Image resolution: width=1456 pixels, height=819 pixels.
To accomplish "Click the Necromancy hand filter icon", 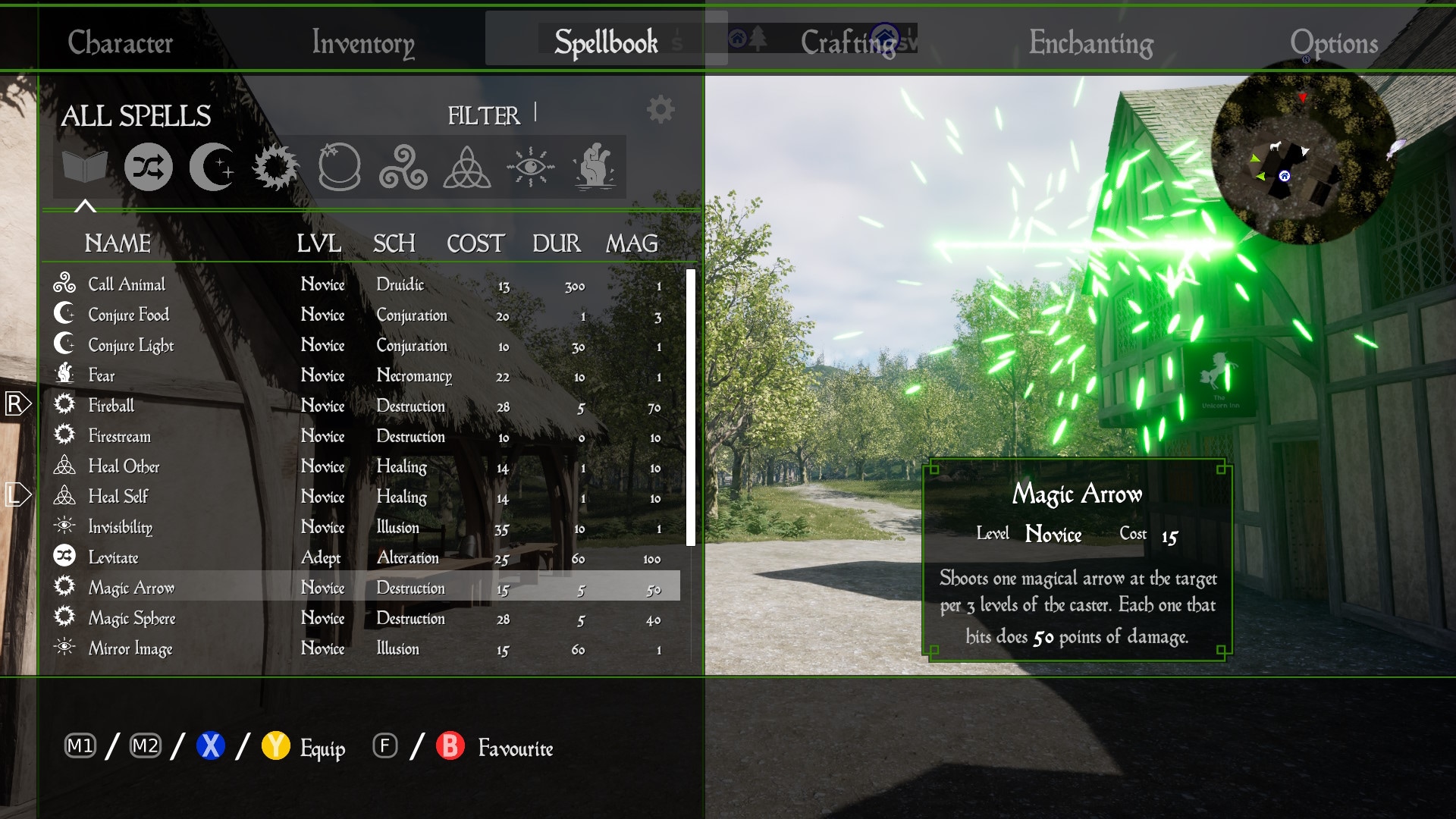I will tap(596, 167).
